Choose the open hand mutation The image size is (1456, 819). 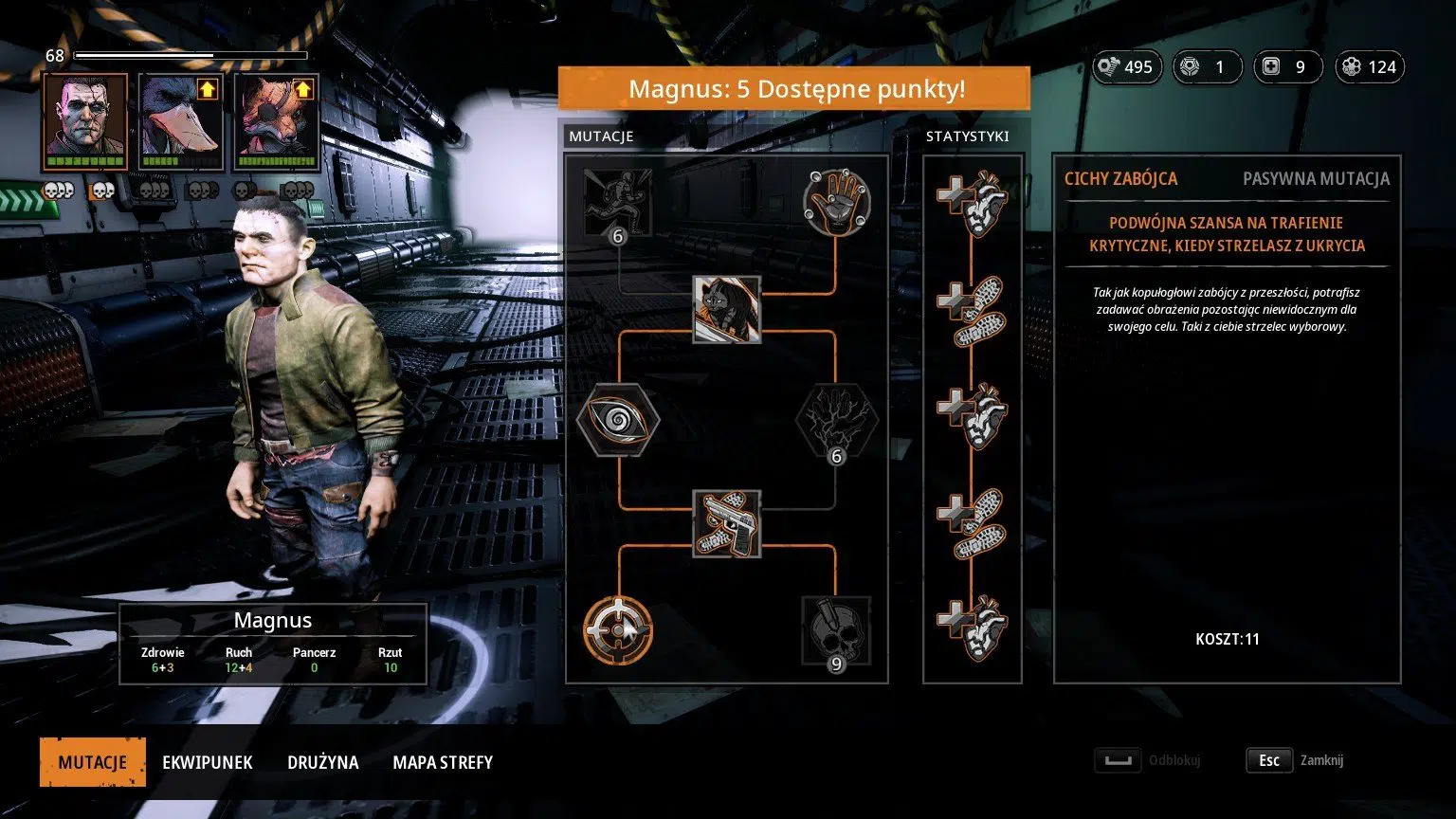click(x=836, y=202)
